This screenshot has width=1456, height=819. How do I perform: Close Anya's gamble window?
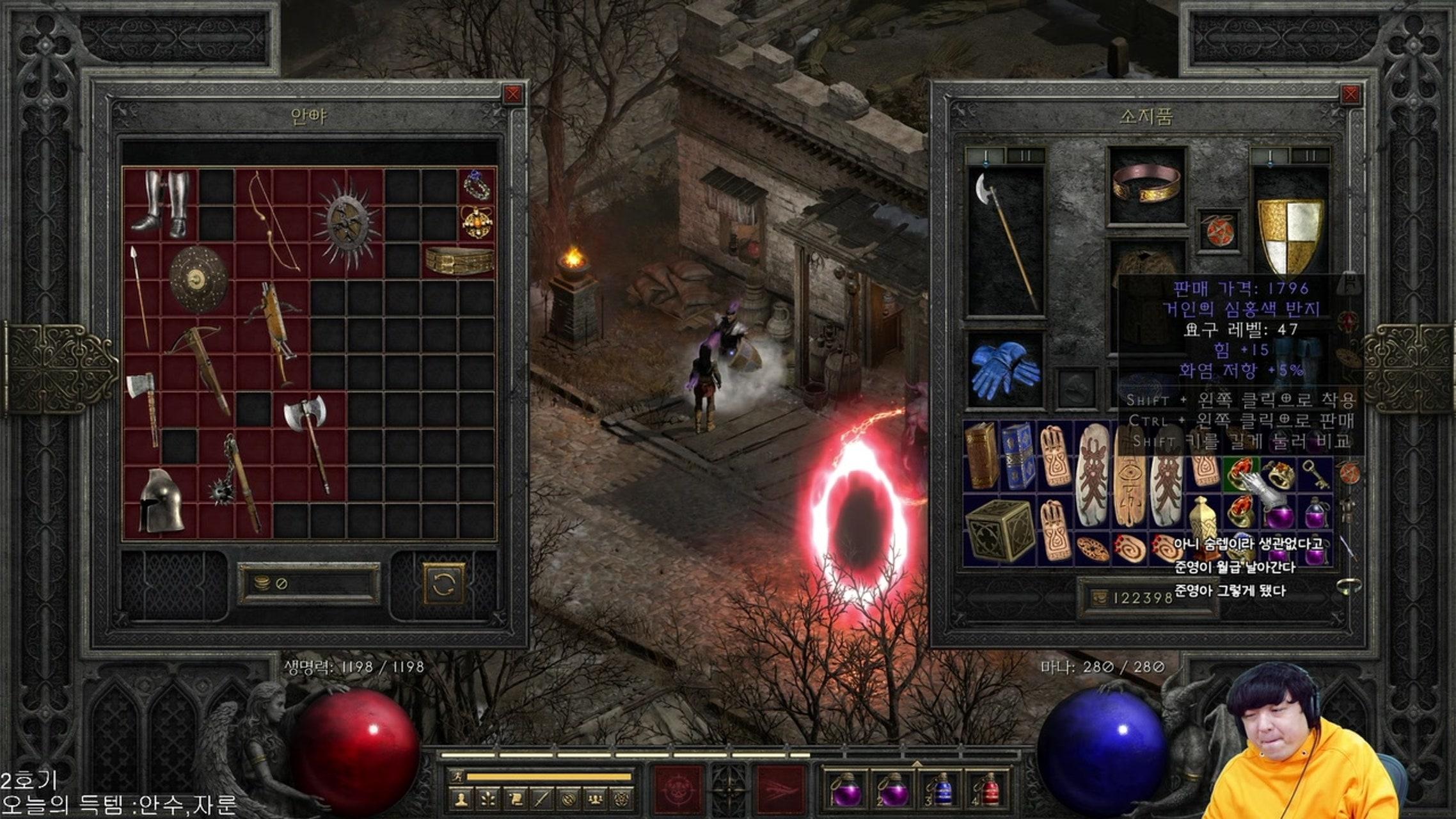[x=512, y=95]
